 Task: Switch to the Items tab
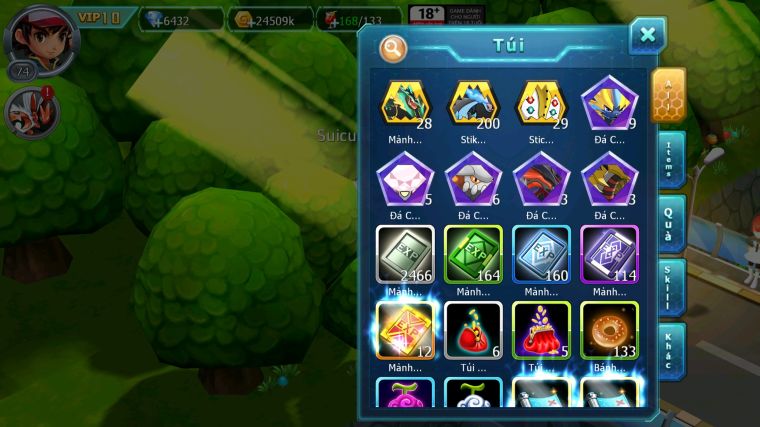click(672, 160)
